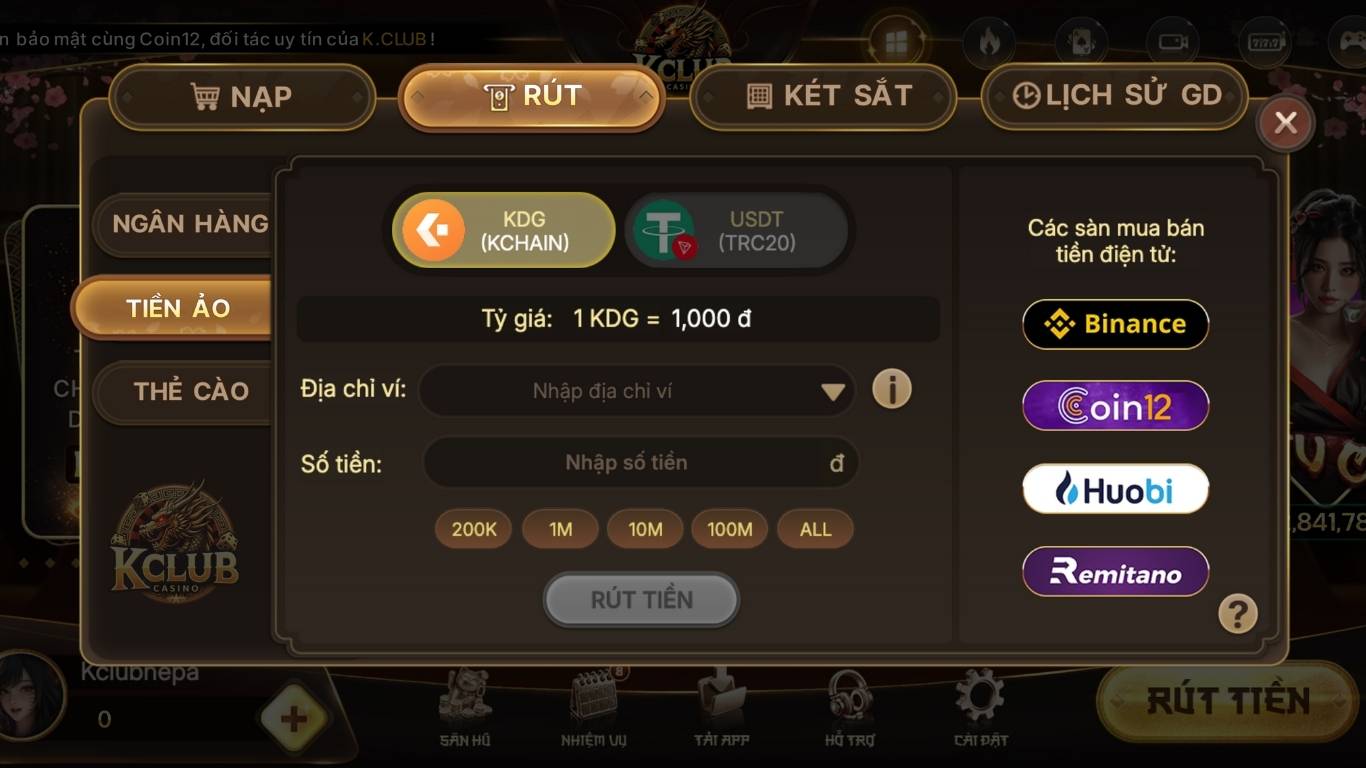1366x768 pixels.
Task: Switch to the KÉT SẮT tab
Action: (x=822, y=95)
